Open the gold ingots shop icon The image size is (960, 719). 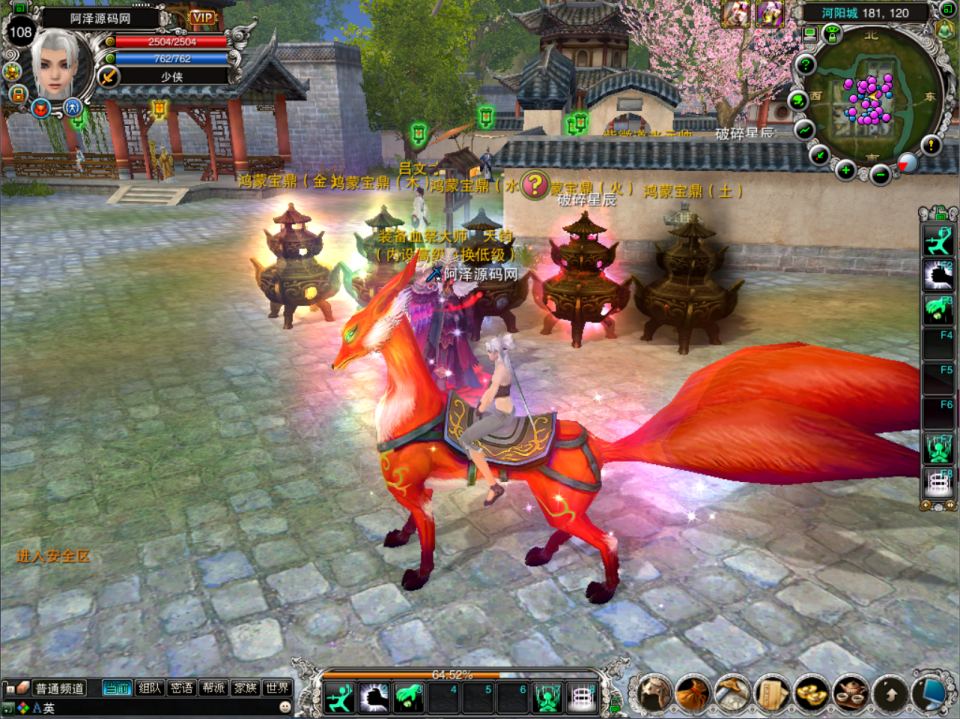click(811, 692)
